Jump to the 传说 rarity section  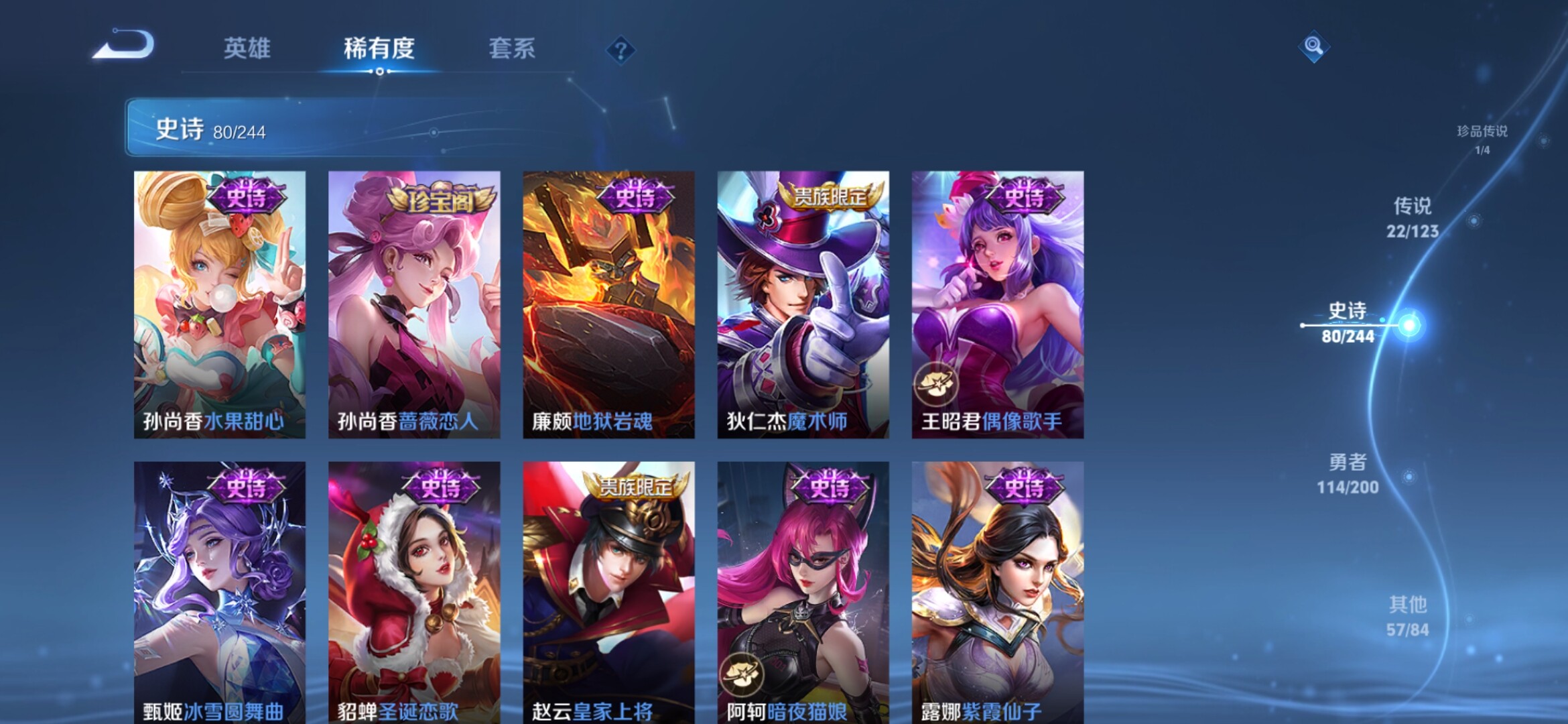[x=1412, y=217]
